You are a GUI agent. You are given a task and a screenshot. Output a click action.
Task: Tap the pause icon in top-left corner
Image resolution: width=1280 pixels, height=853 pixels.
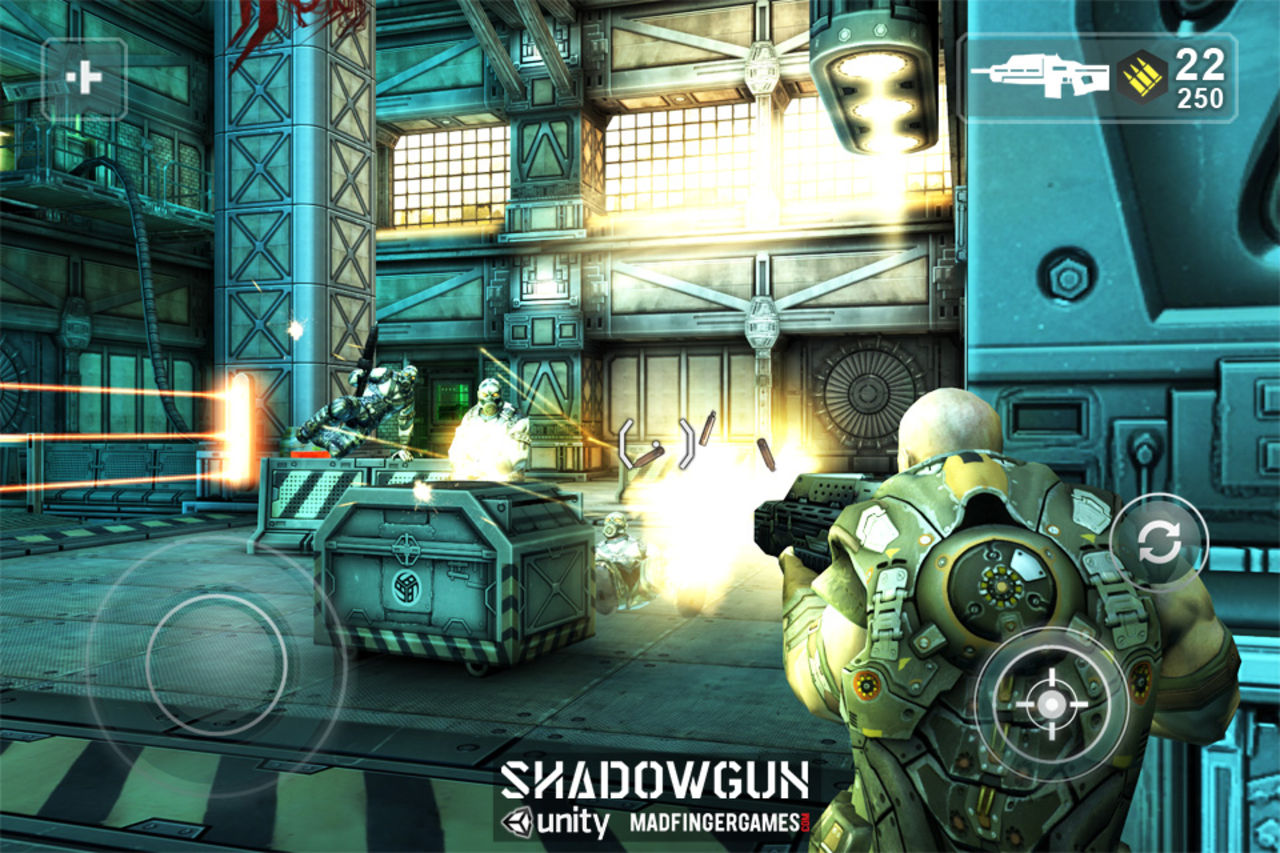(84, 75)
